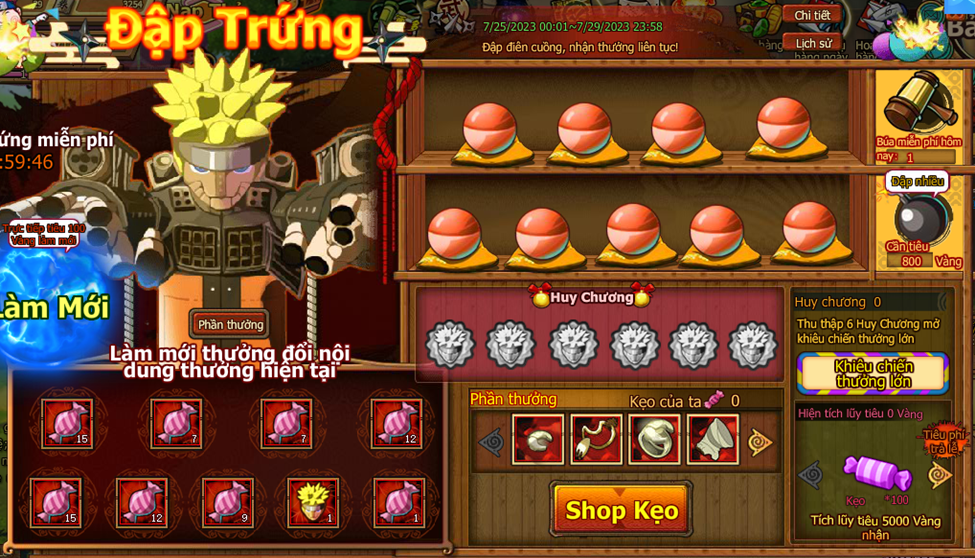Show next rewards with Phần thưởng right arrow
Image resolution: width=975 pixels, height=558 pixels.
point(761,441)
